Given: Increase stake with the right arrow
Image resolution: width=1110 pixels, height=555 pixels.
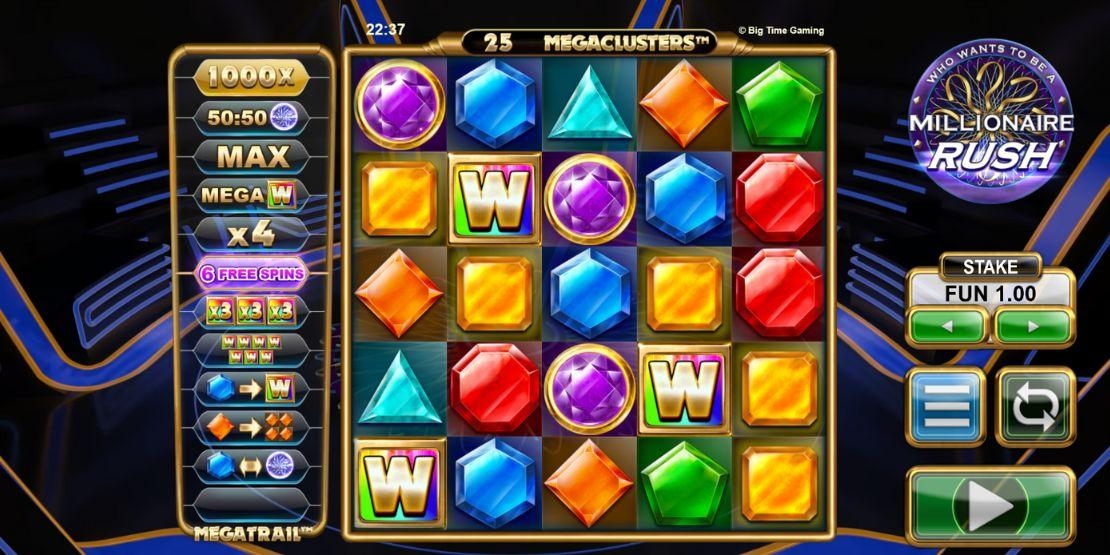Looking at the screenshot, I should click(x=1033, y=327).
